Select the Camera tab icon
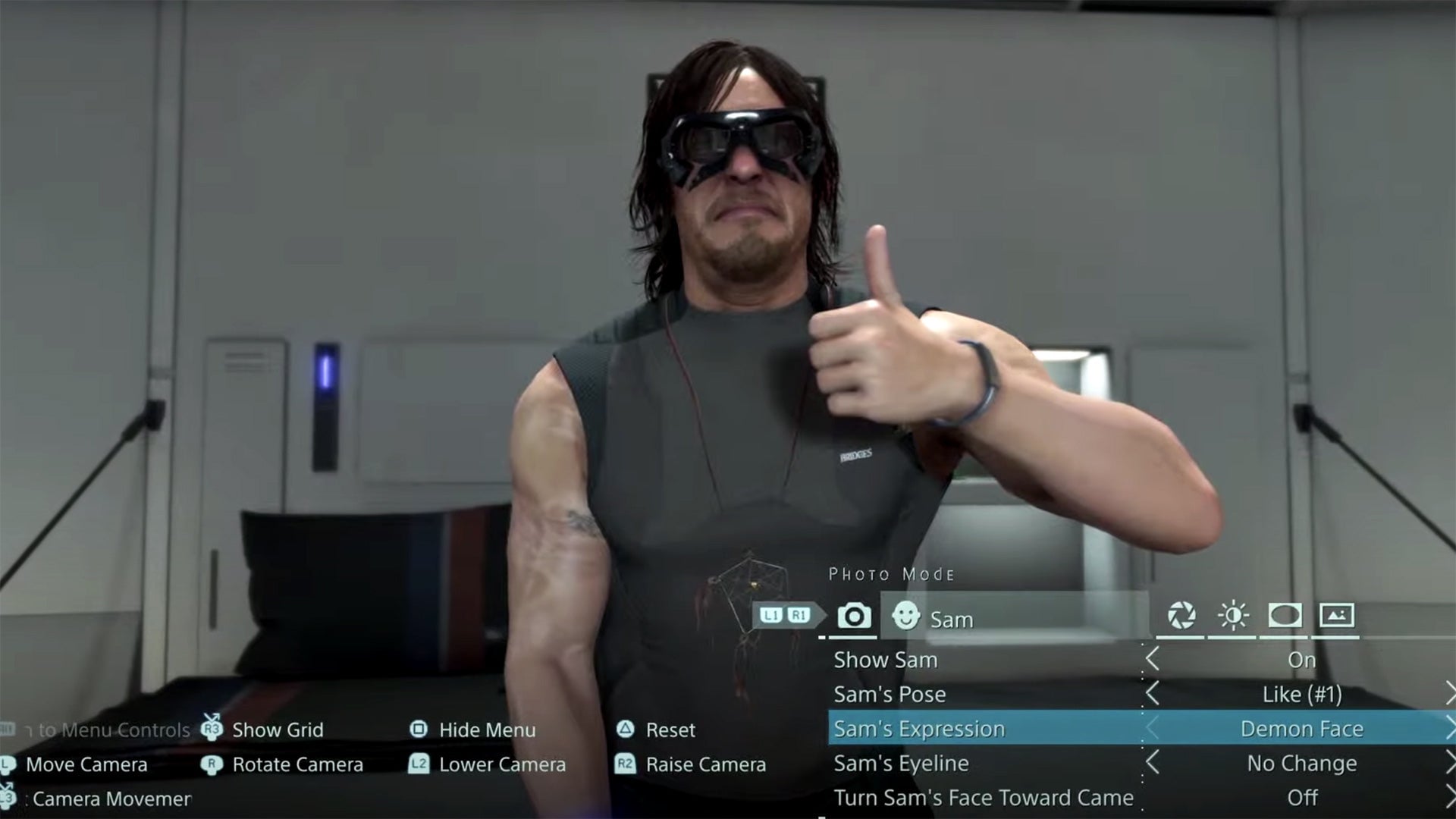The image size is (1456, 819). coord(855,617)
